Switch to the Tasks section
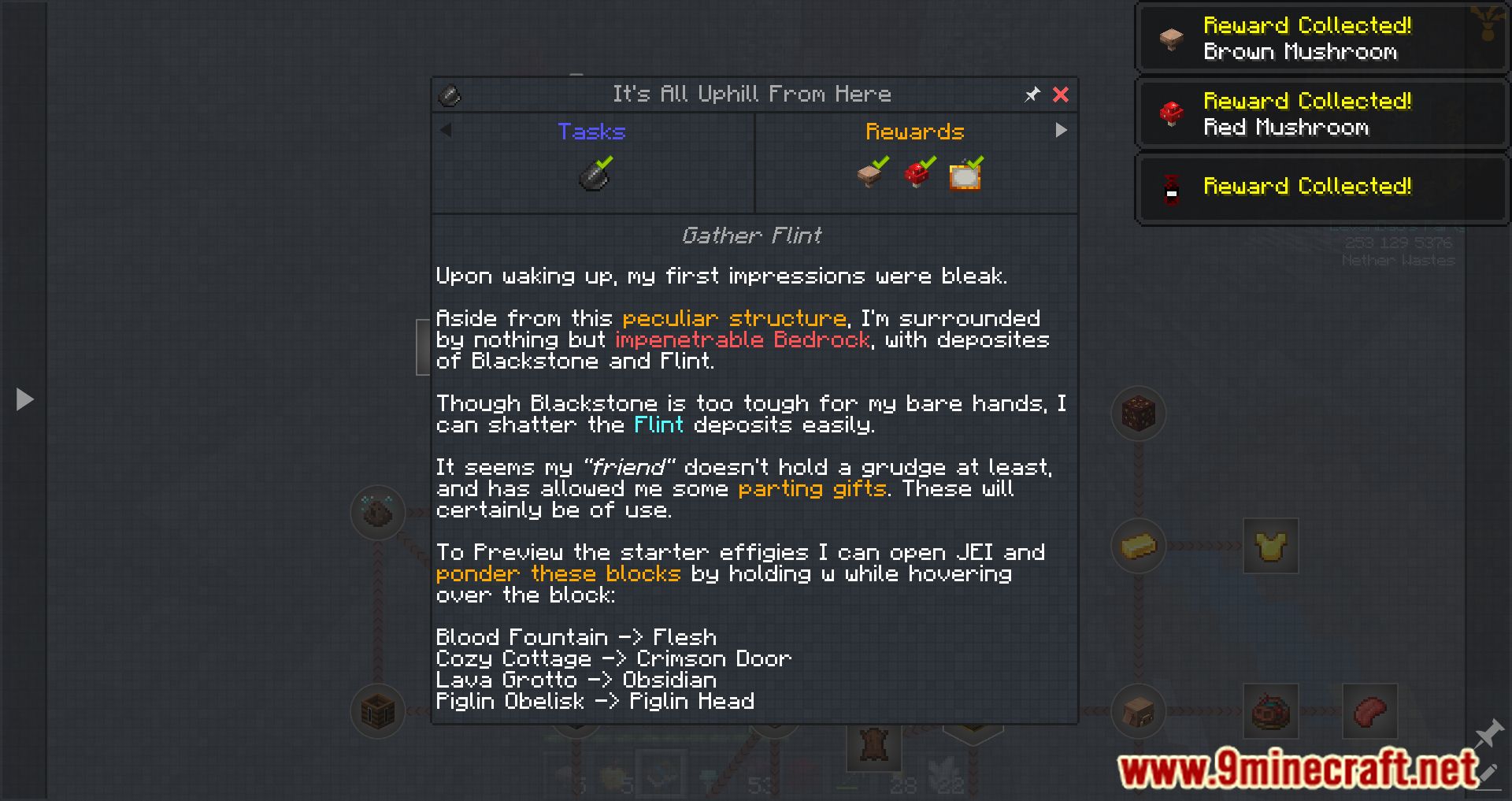1512x801 pixels. pos(591,132)
